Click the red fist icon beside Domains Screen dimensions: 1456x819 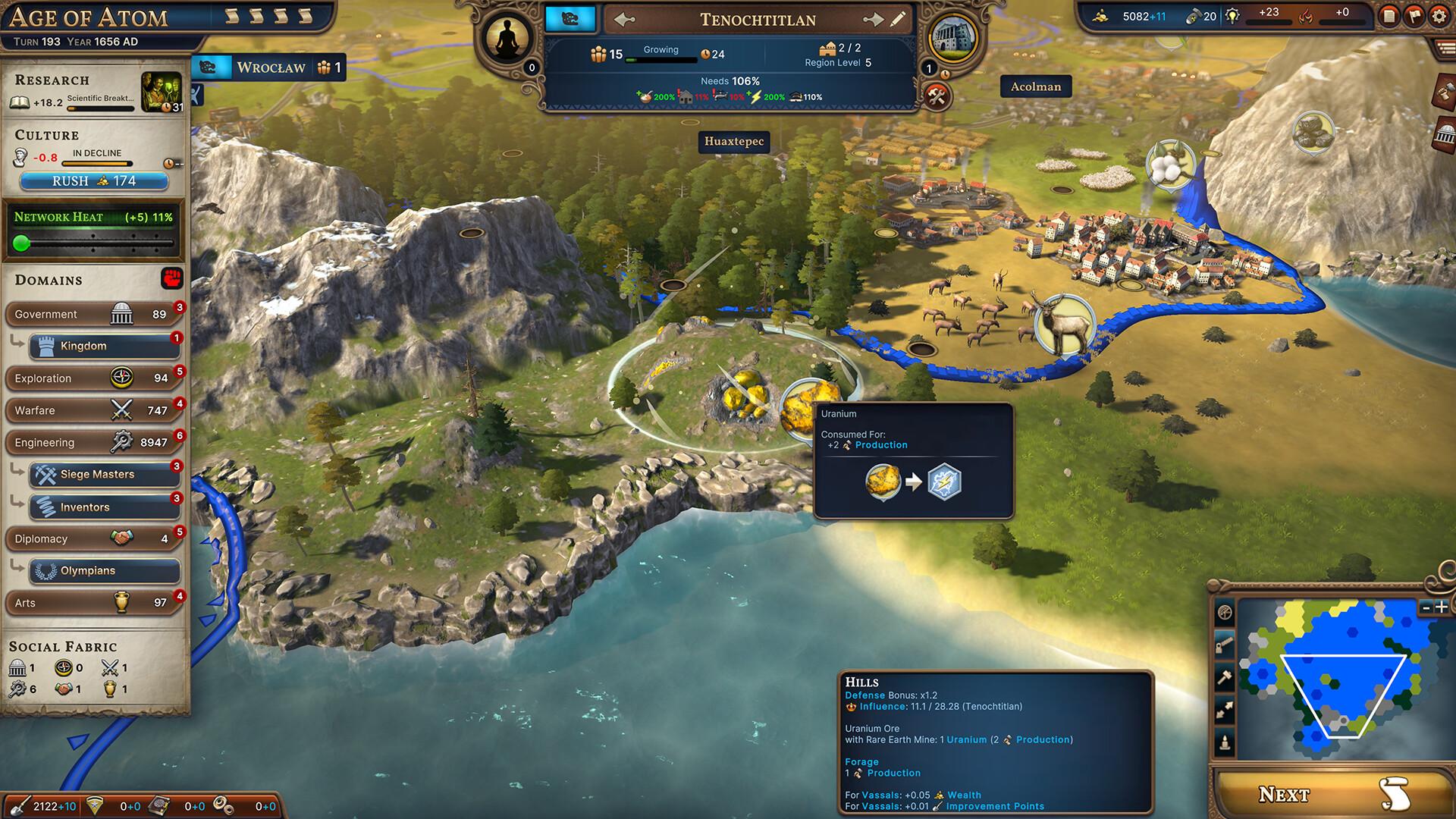click(x=171, y=279)
